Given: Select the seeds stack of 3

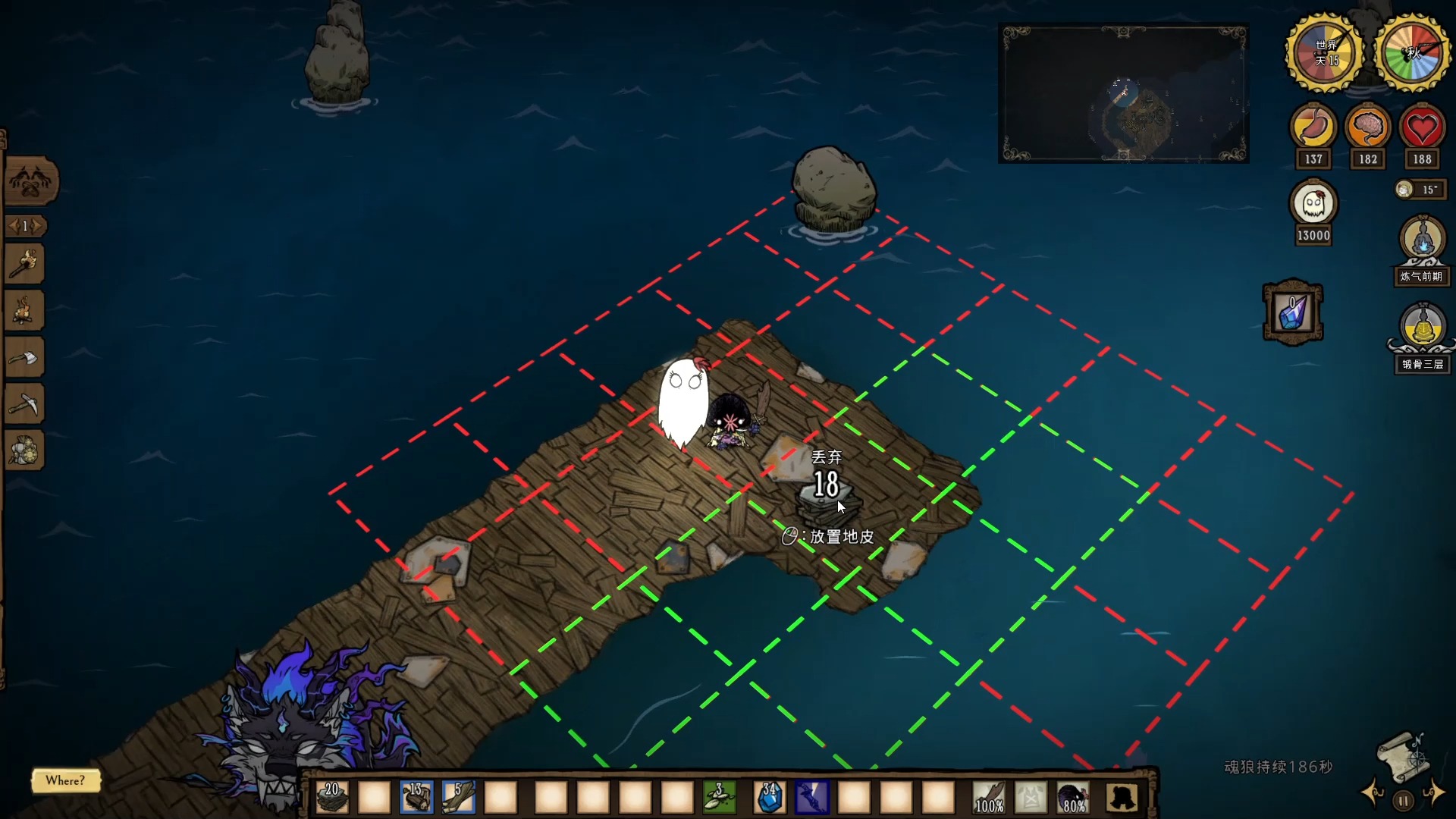Looking at the screenshot, I should pos(719,797).
